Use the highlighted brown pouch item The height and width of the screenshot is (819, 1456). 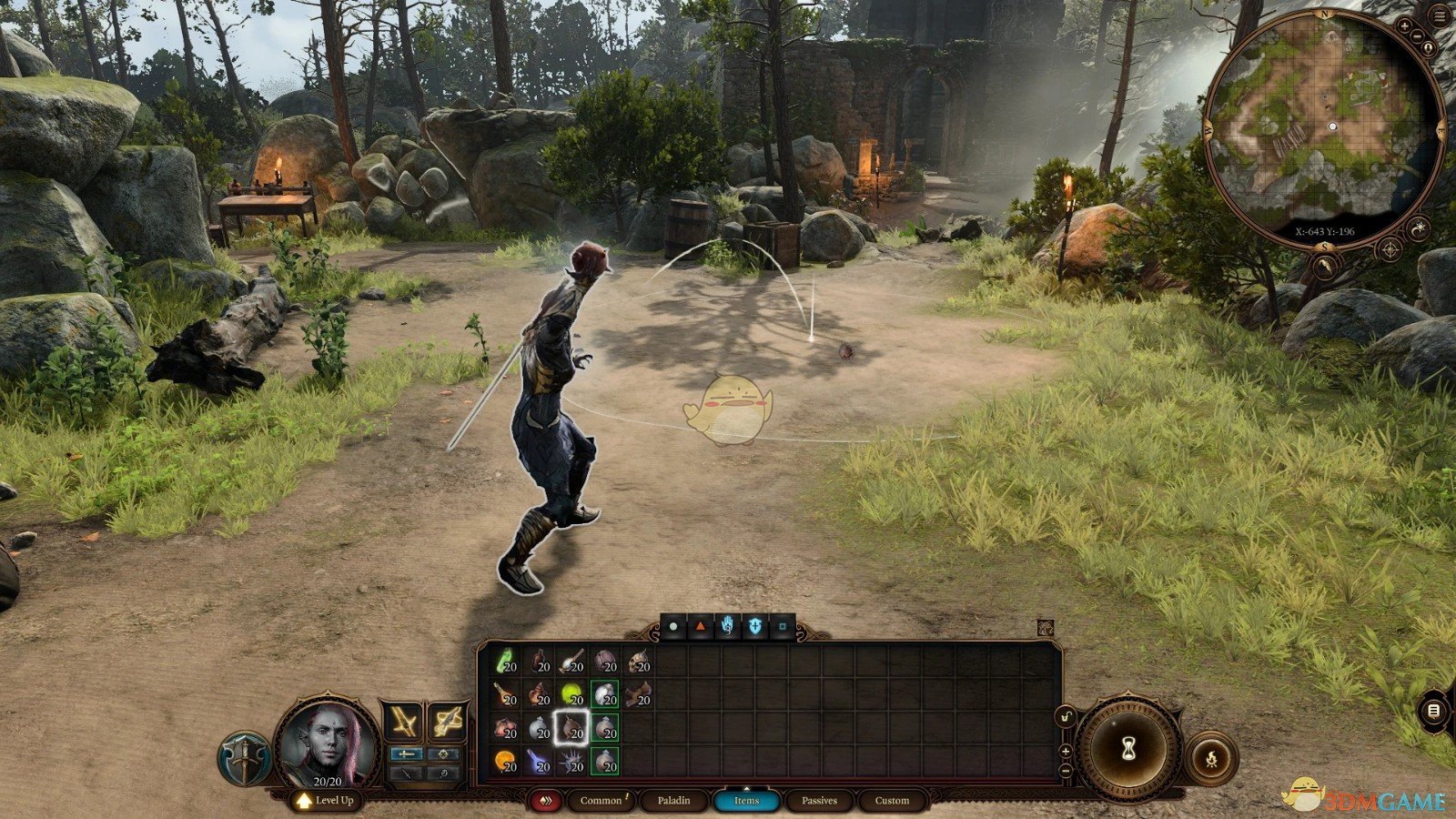tap(572, 728)
